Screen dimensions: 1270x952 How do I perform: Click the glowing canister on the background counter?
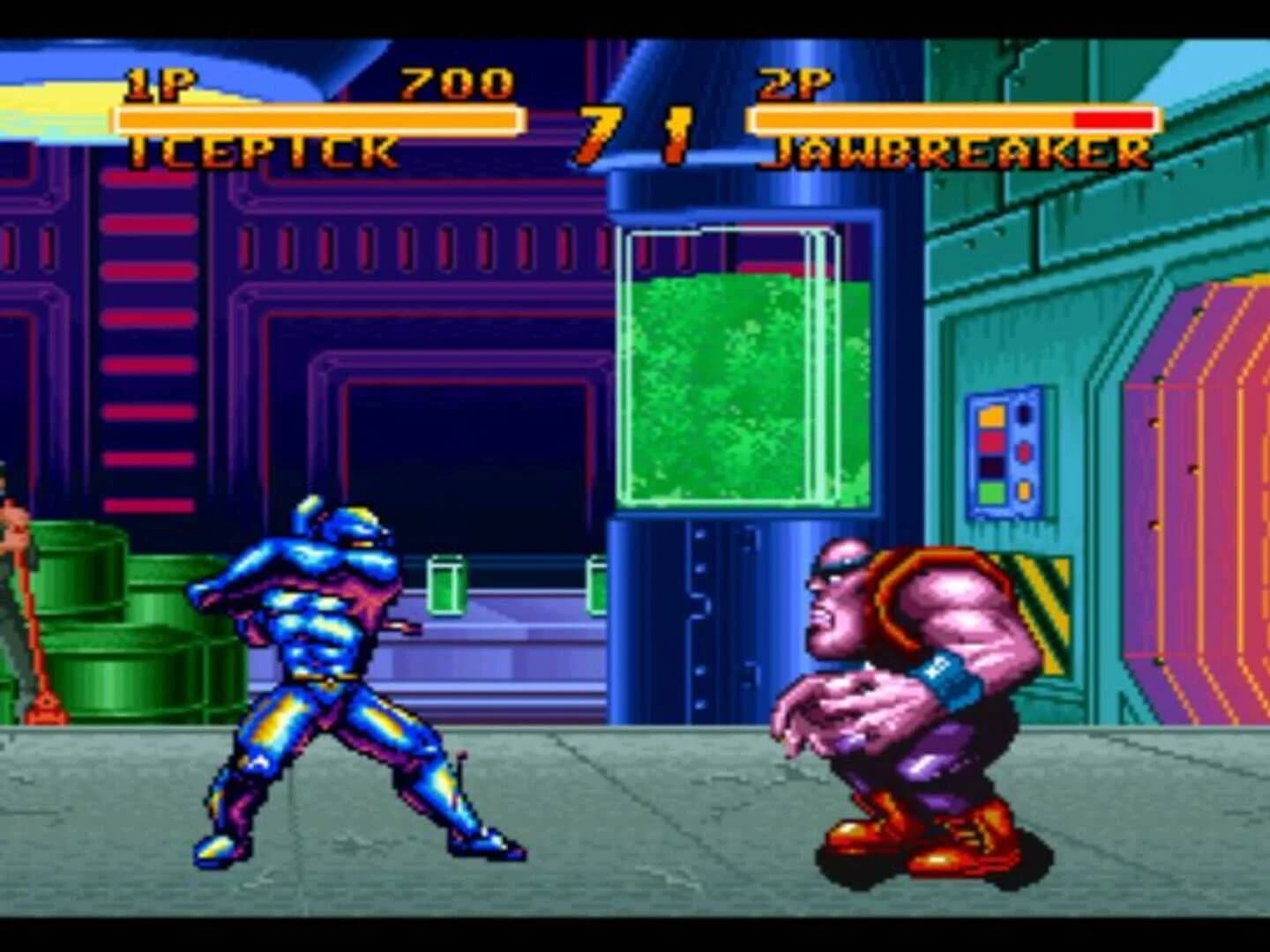pyautogui.click(x=445, y=586)
